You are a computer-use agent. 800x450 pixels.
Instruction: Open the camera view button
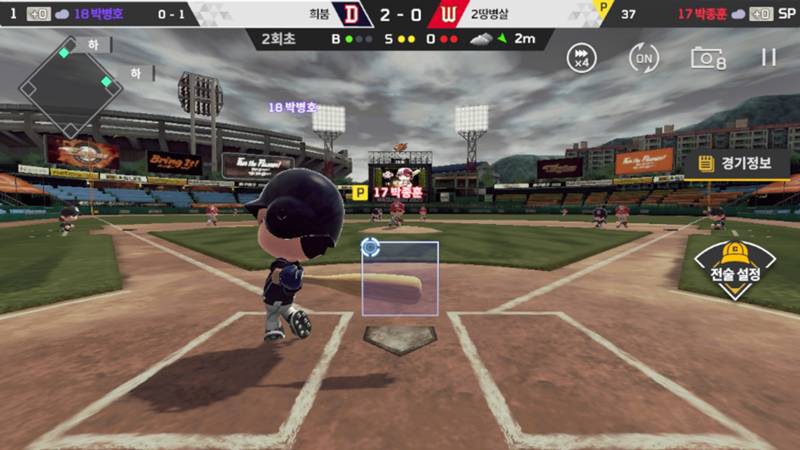(707, 57)
